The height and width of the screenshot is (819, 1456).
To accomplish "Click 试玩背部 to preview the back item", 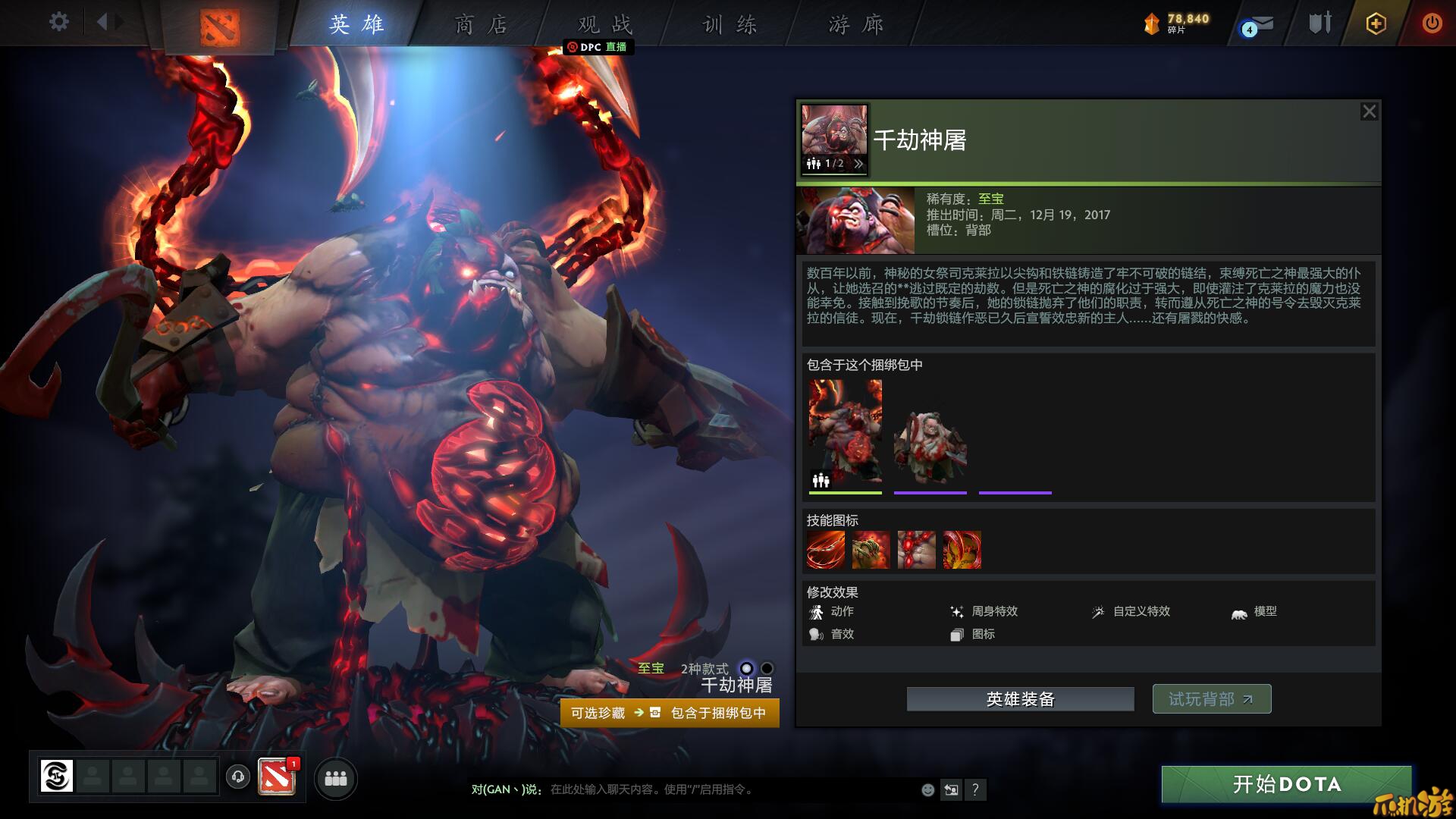I will 1211,698.
